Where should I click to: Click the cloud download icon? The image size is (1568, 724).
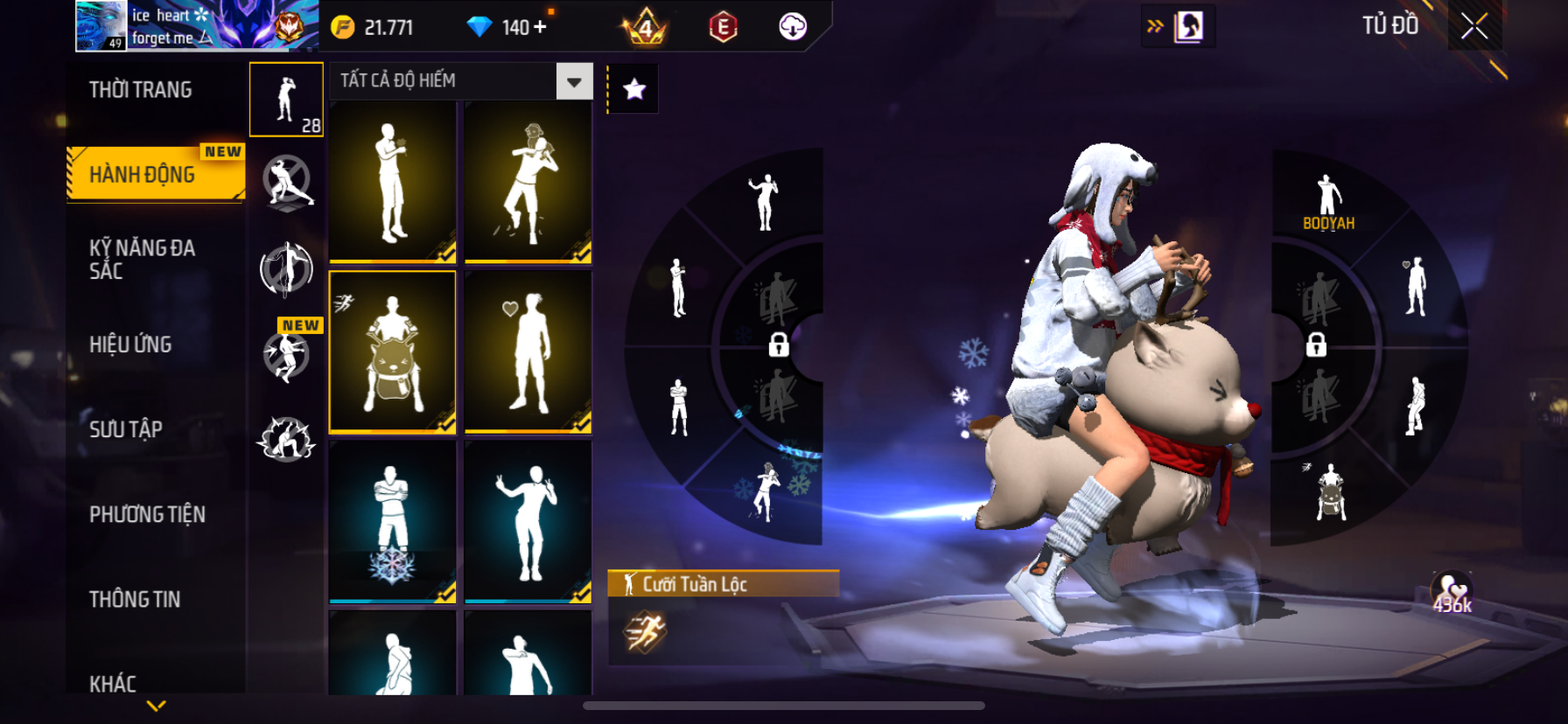click(793, 27)
